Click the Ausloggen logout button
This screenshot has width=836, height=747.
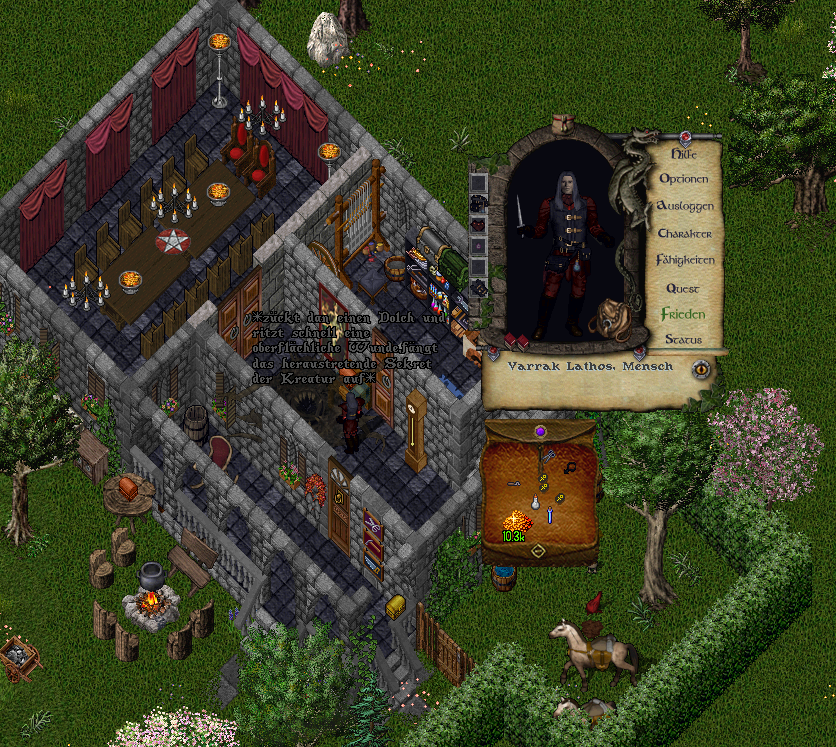685,206
